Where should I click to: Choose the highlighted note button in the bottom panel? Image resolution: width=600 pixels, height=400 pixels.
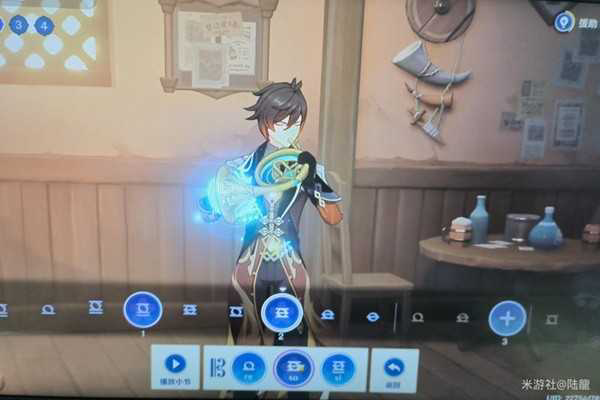pyautogui.click(x=293, y=368)
